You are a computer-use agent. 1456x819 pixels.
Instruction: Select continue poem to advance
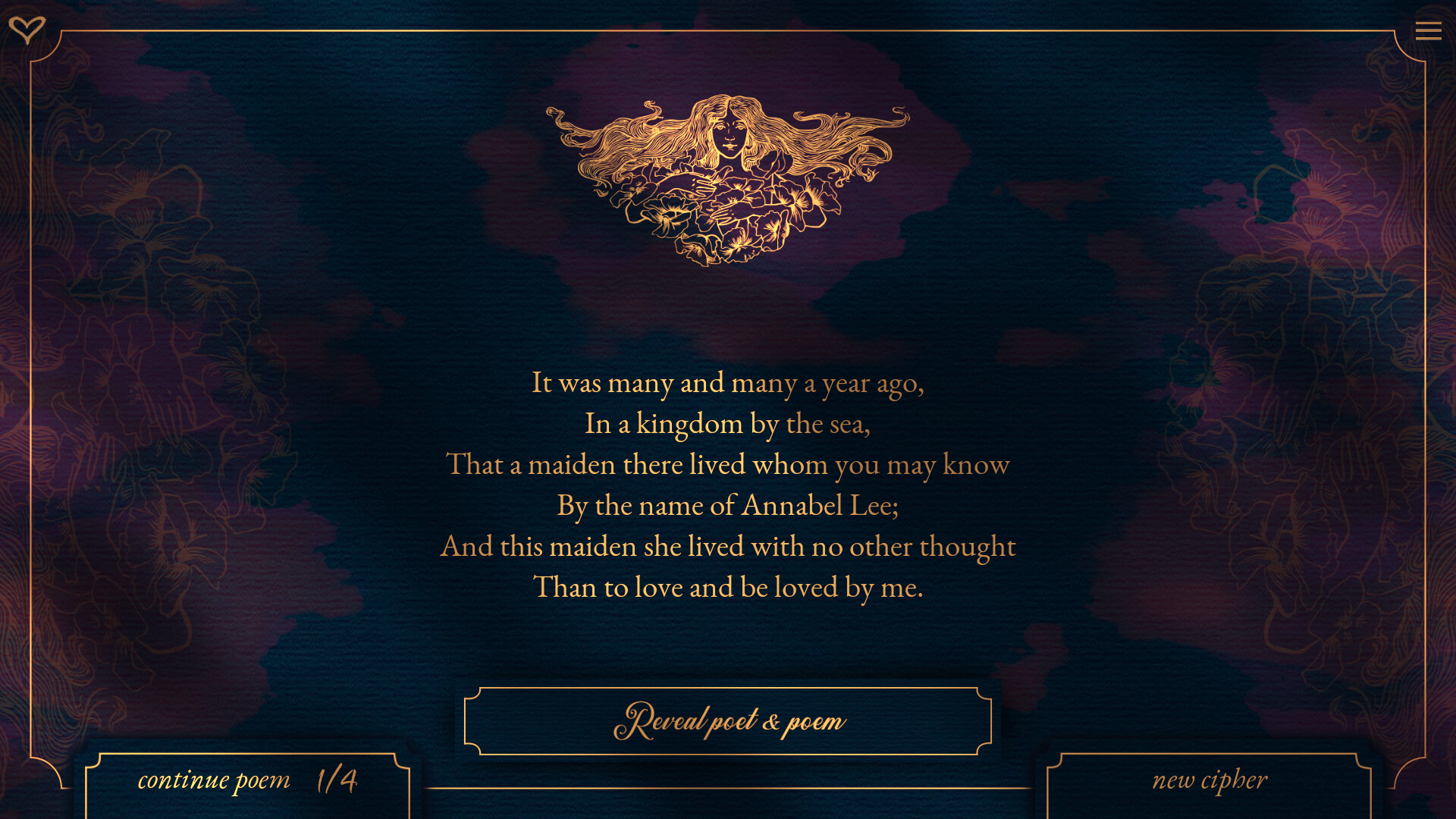[214, 779]
